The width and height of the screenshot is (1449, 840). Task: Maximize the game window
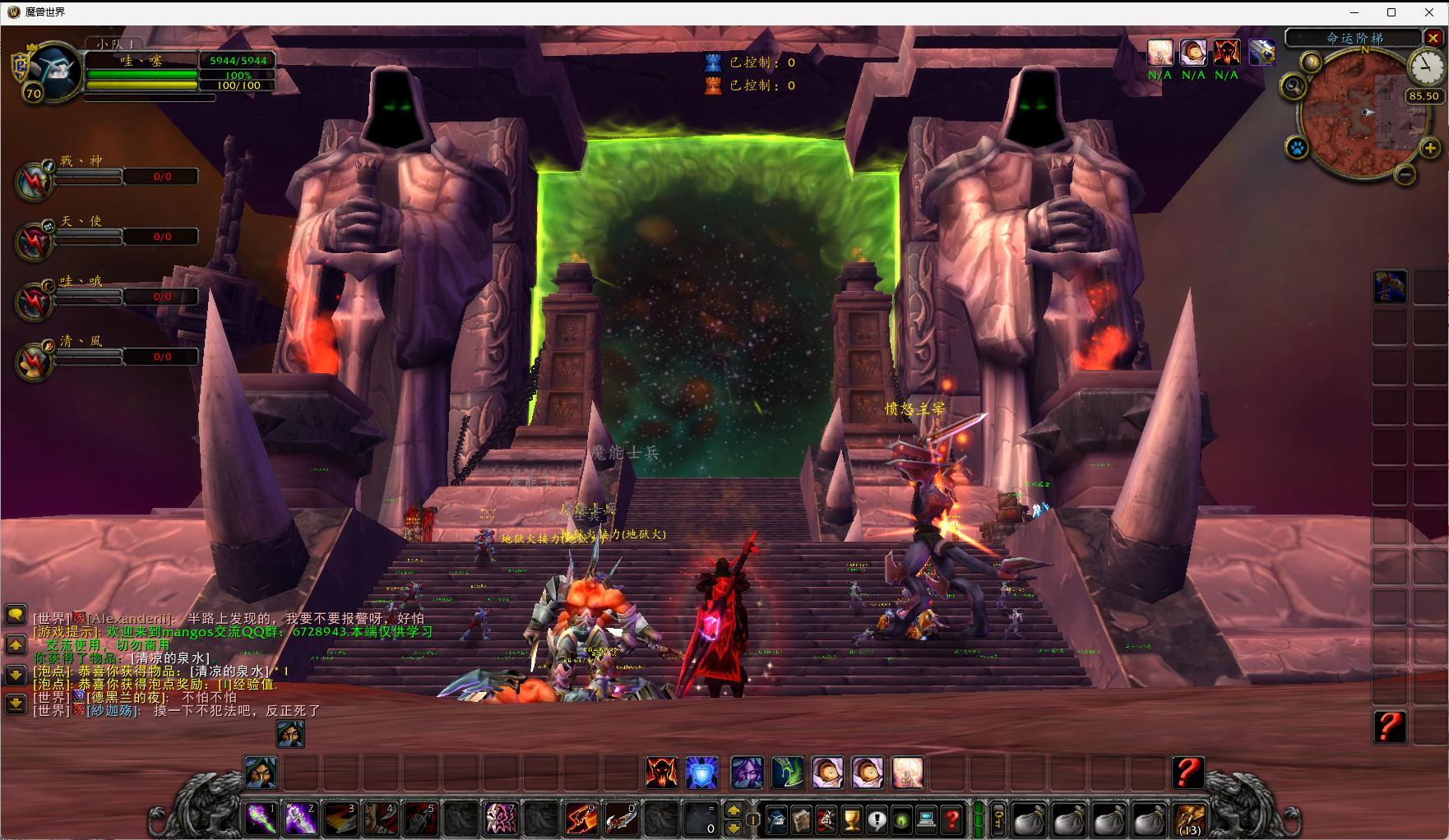click(1391, 12)
